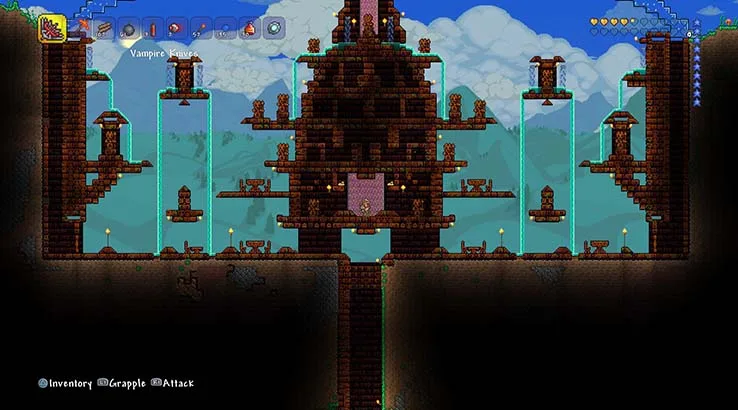Select the magic mirror hotbar slot
Screen dimensions: 738x410
[272, 28]
